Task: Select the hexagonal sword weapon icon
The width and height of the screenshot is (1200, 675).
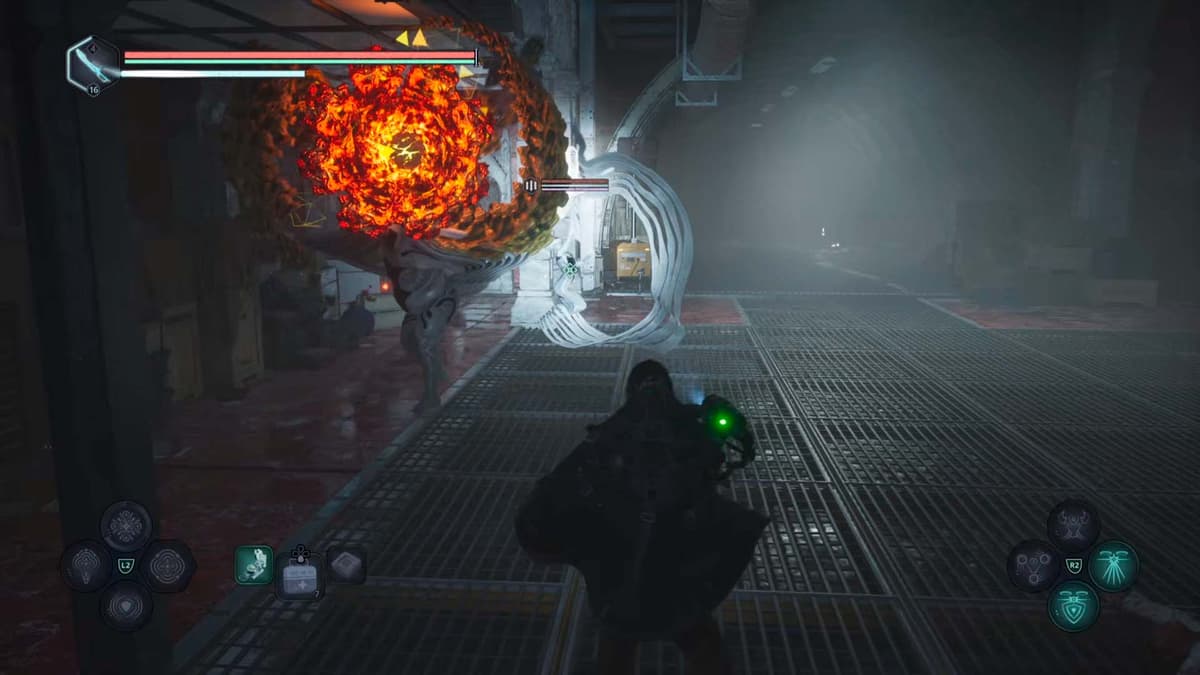Action: click(93, 64)
